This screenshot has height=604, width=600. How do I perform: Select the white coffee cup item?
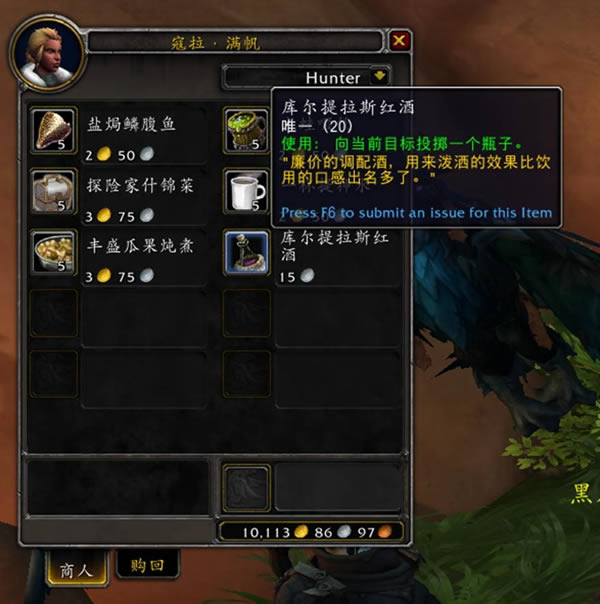246,191
